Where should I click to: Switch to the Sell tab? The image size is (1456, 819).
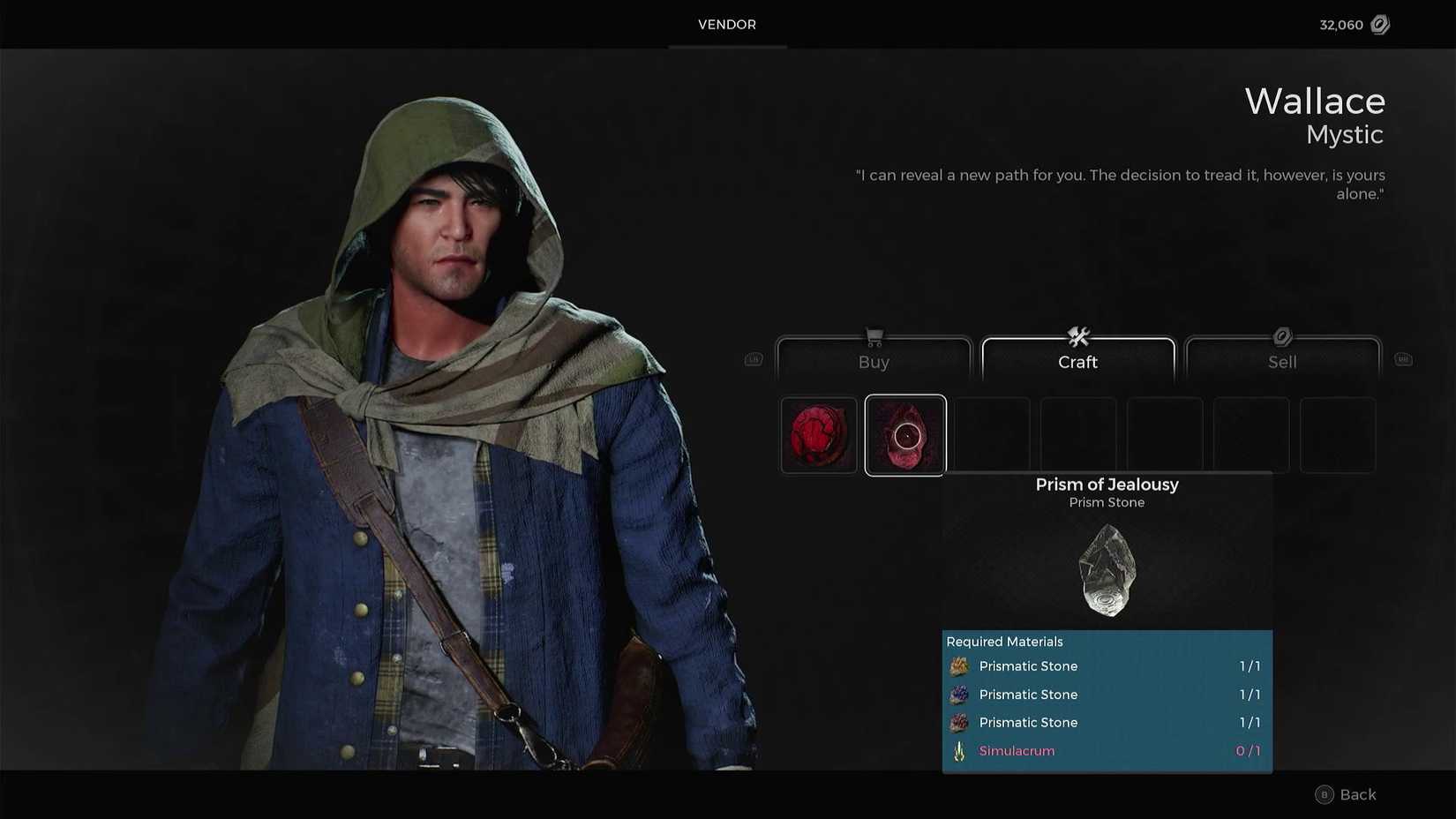1282,362
